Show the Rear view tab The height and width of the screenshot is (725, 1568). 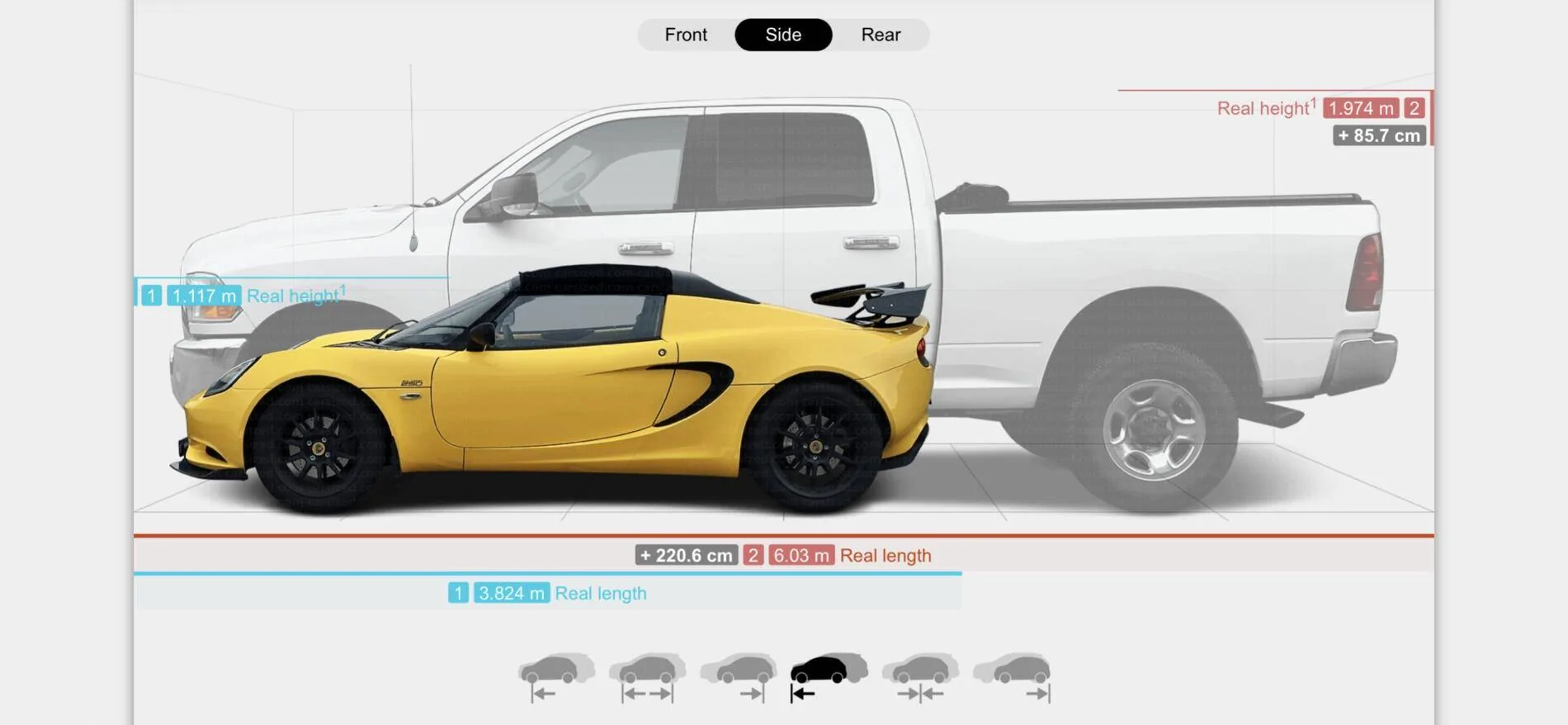pos(881,35)
